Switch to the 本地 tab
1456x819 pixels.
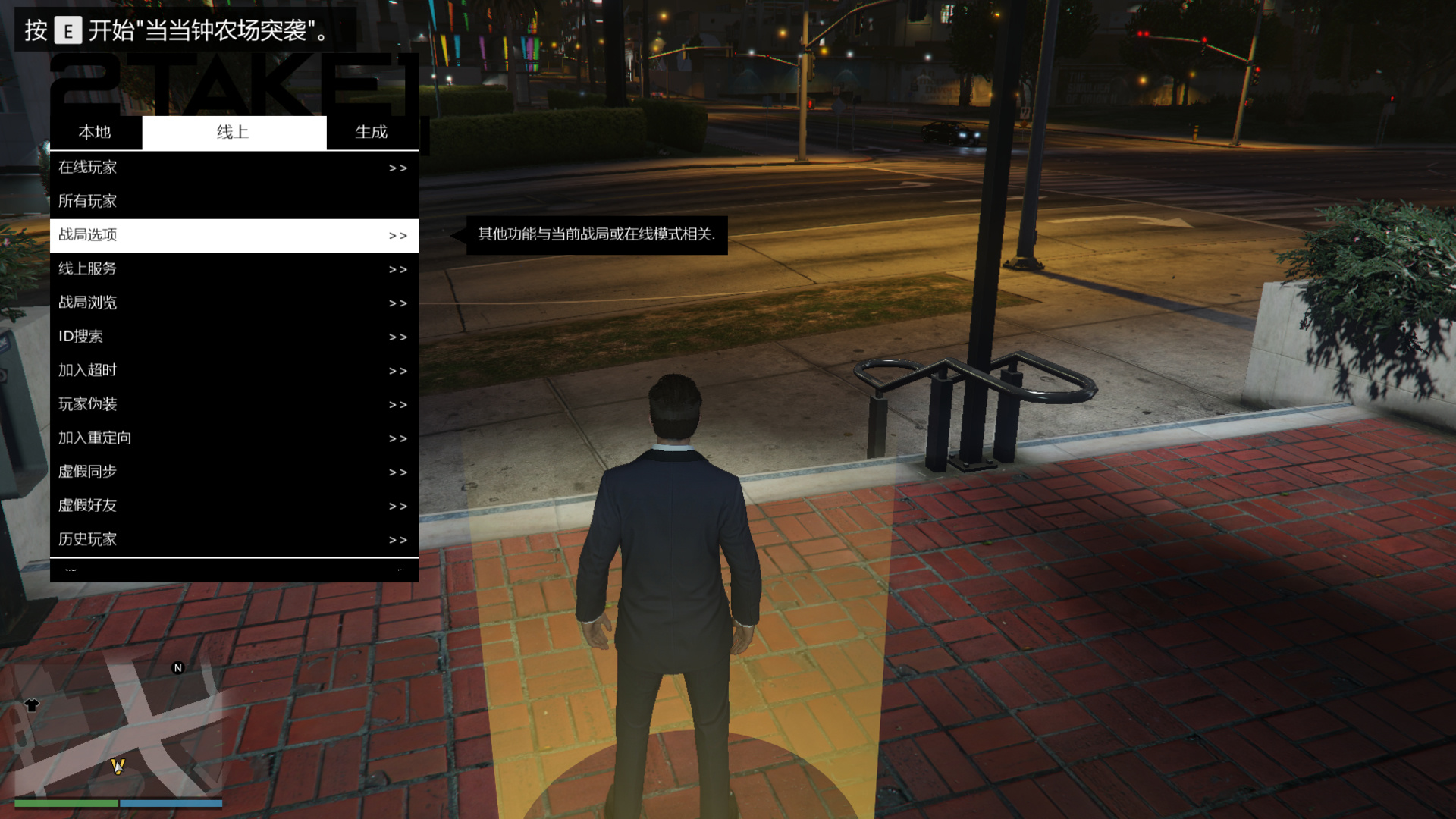tap(95, 133)
